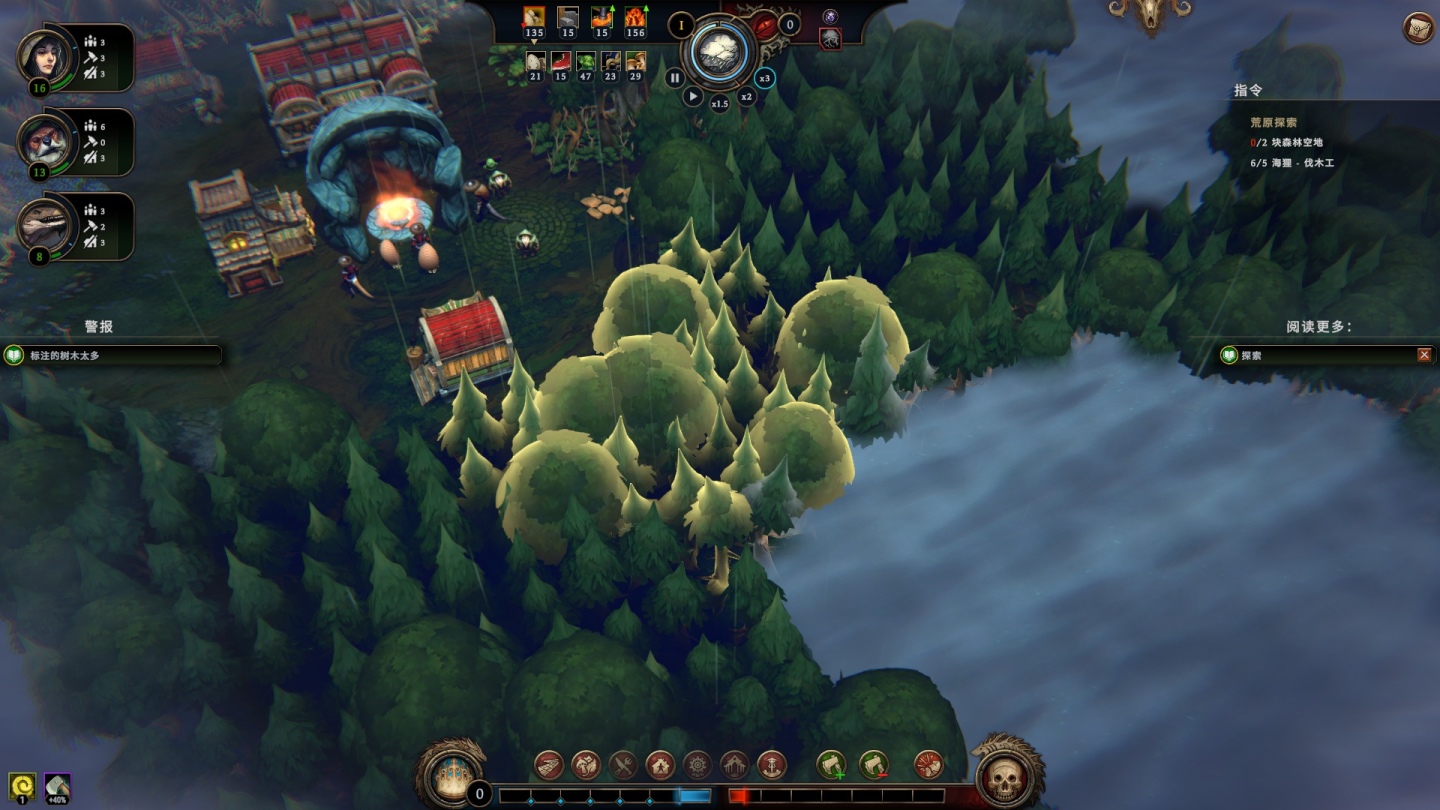Image resolution: width=1440 pixels, height=810 pixels.
Task: Open the book menu icon
Action: point(1418,27)
